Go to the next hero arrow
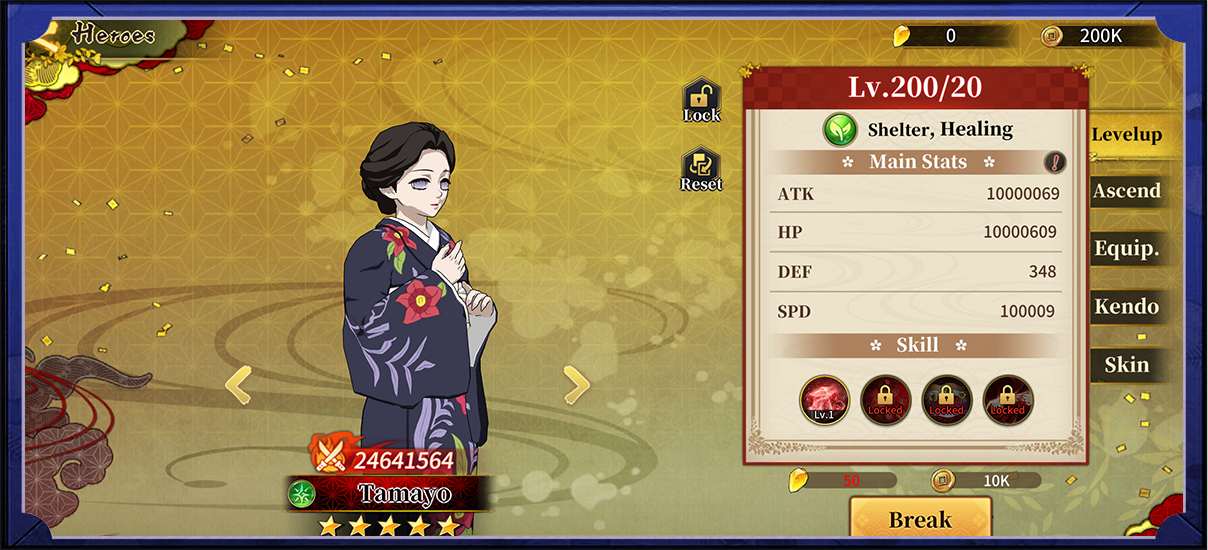Image resolution: width=1208 pixels, height=550 pixels. (x=576, y=384)
